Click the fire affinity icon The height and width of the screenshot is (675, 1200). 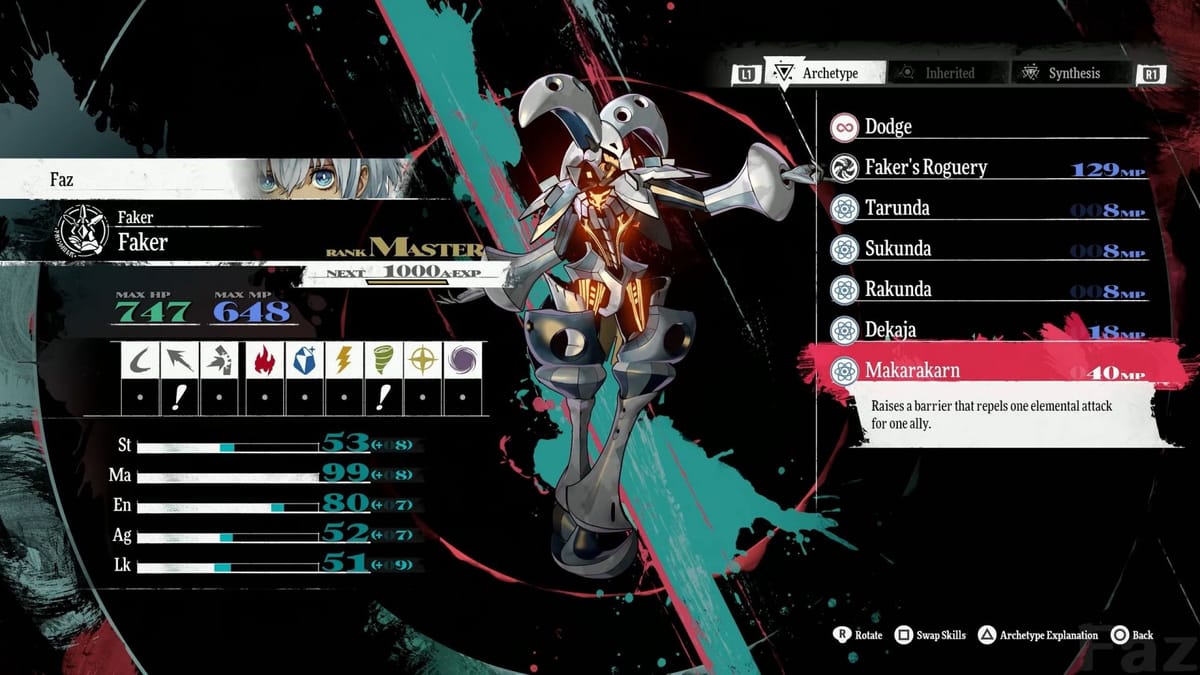point(262,360)
